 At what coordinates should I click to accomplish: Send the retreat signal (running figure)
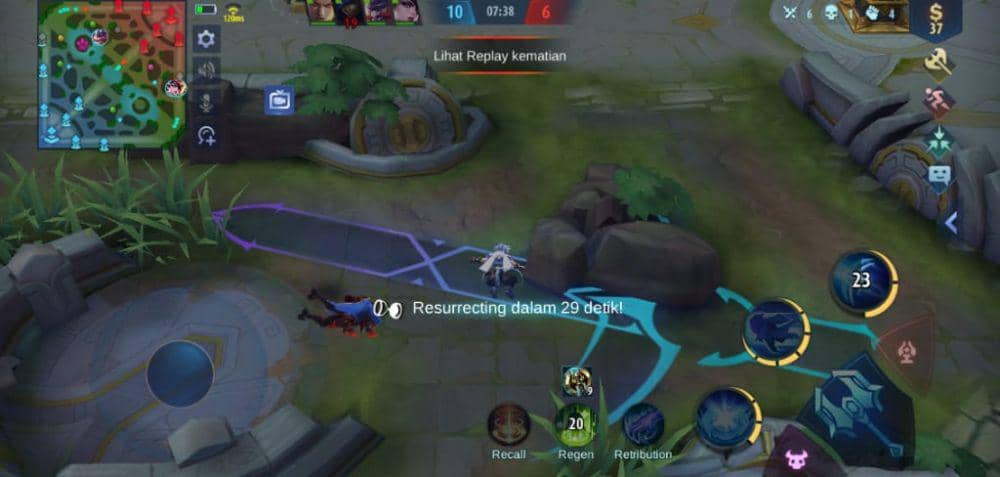coord(938,100)
